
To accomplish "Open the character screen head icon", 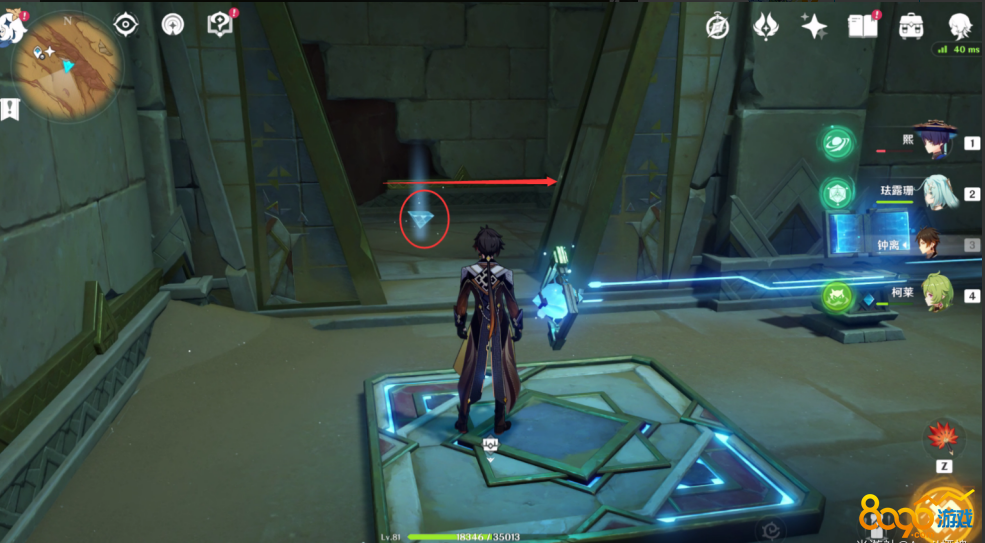I will pyautogui.click(x=961, y=25).
